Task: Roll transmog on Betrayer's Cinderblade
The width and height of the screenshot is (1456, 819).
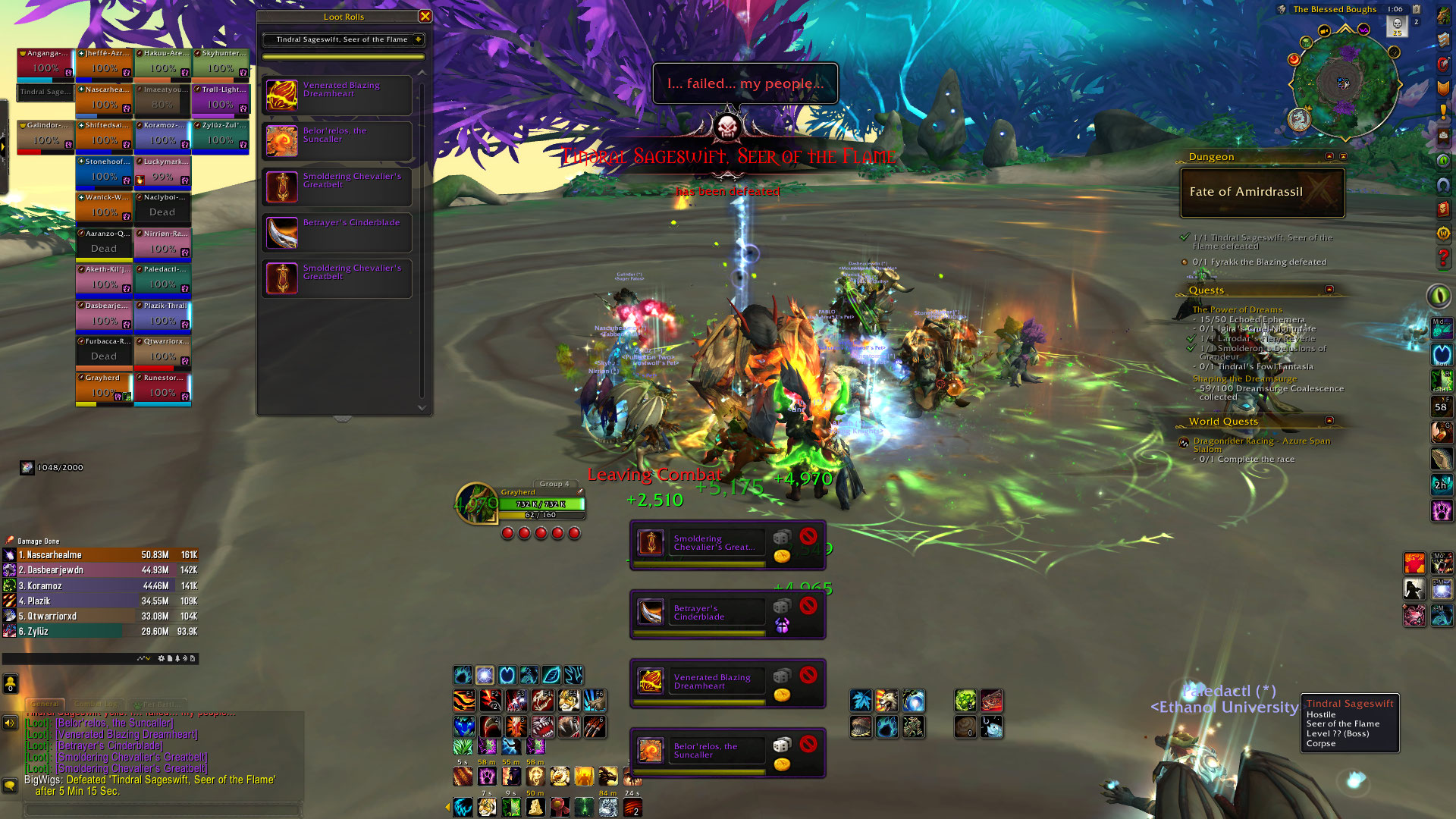Action: [781, 626]
